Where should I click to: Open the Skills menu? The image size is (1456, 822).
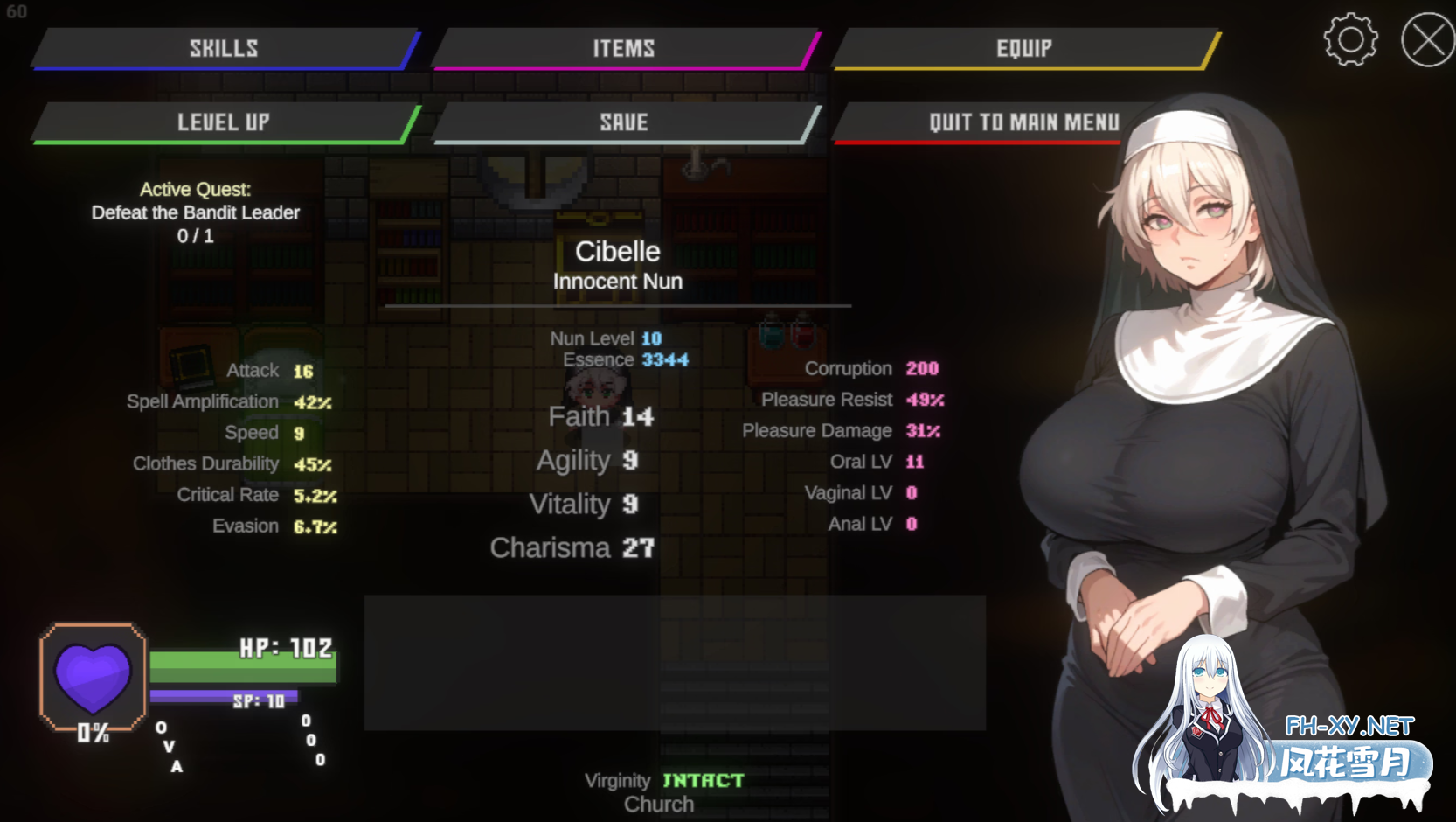tap(225, 48)
